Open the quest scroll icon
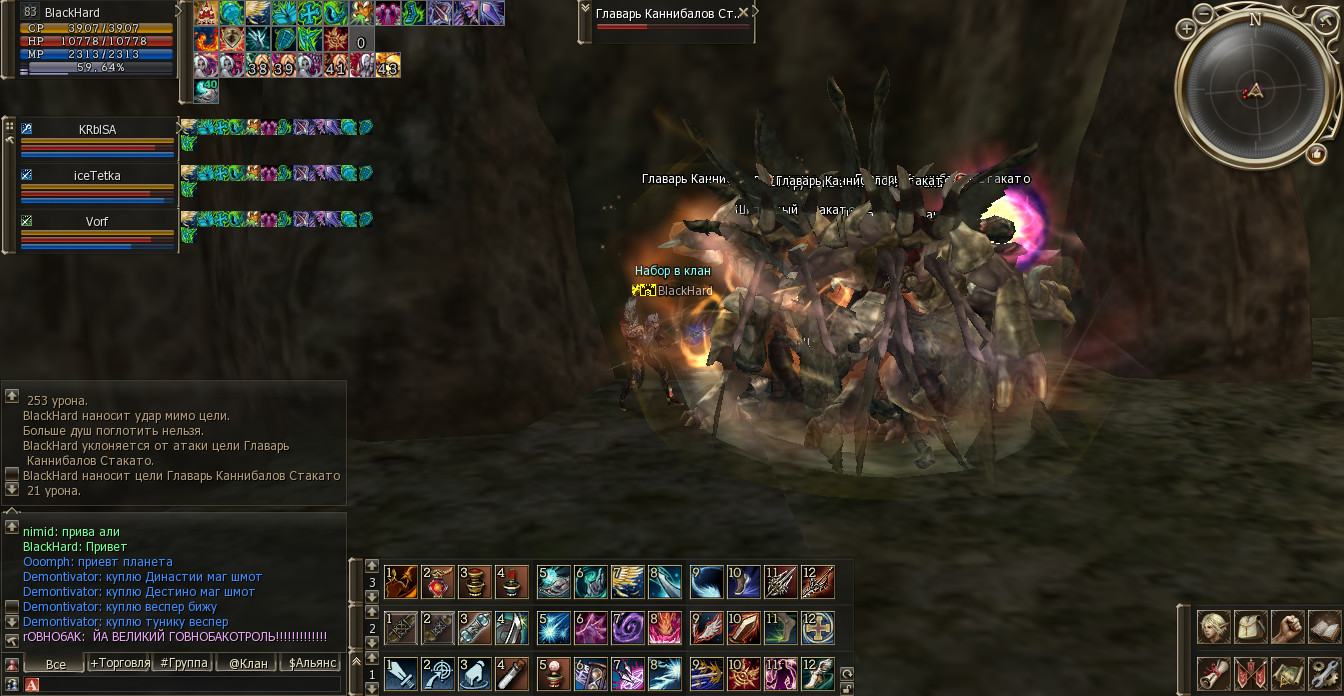The width and height of the screenshot is (1344, 696). pos(1214,672)
